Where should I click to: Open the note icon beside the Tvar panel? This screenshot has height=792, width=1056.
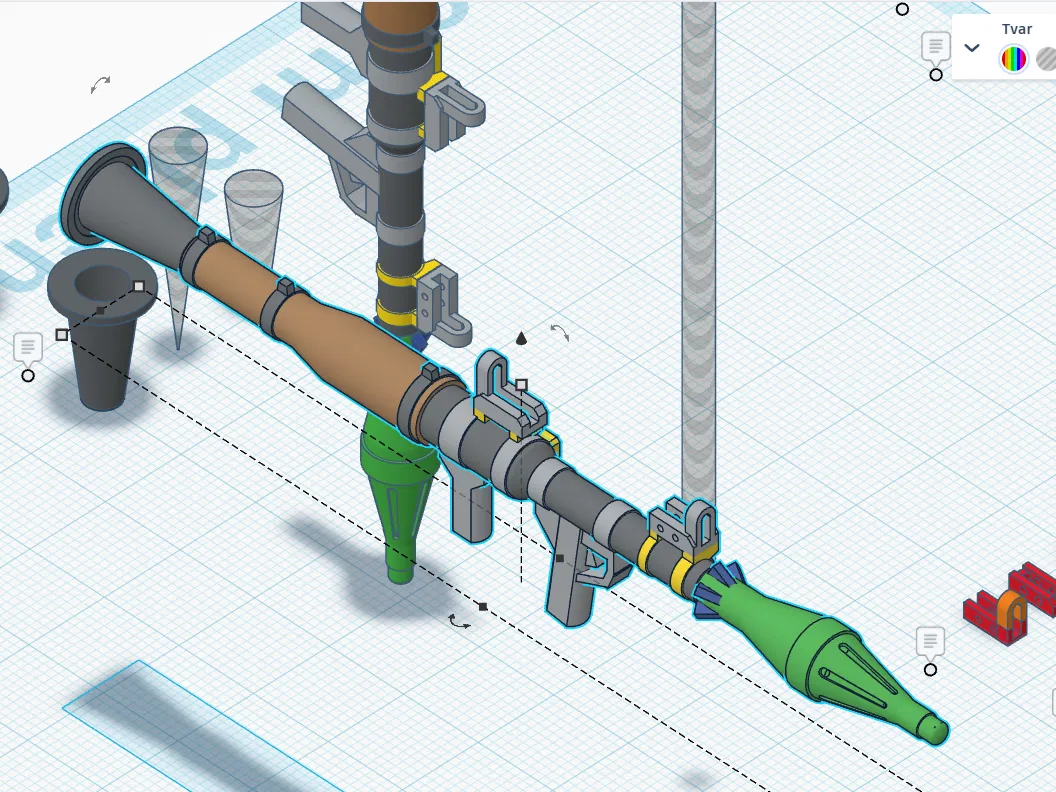(935, 46)
